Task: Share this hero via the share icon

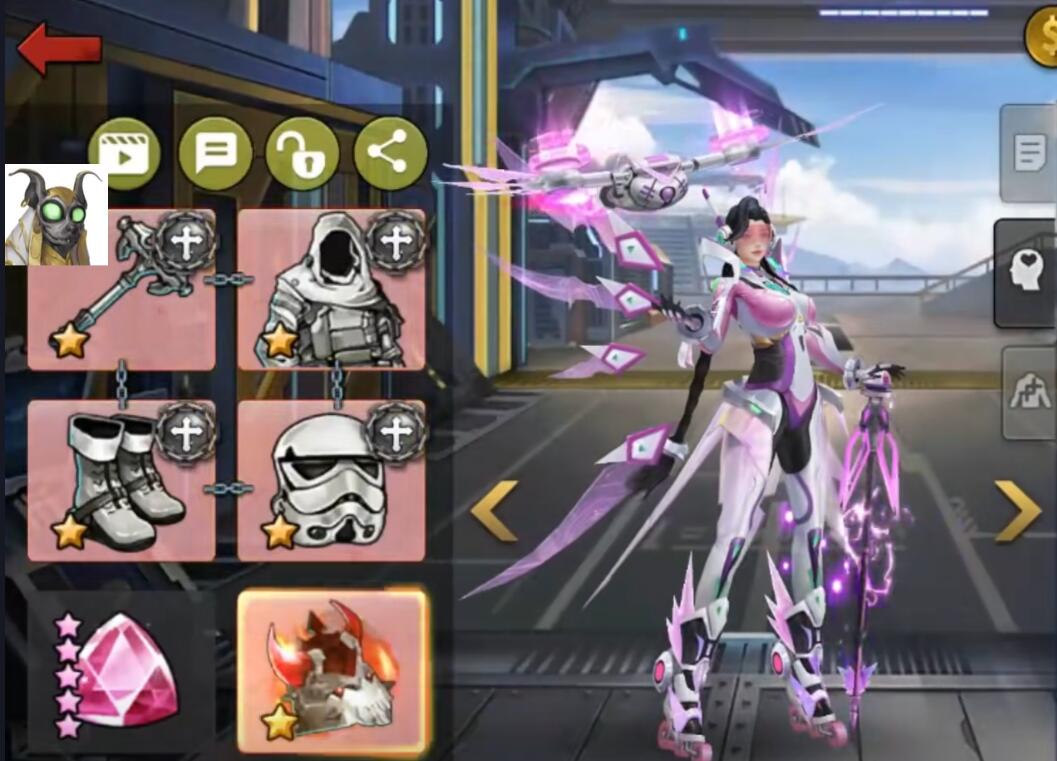Action: [390, 153]
